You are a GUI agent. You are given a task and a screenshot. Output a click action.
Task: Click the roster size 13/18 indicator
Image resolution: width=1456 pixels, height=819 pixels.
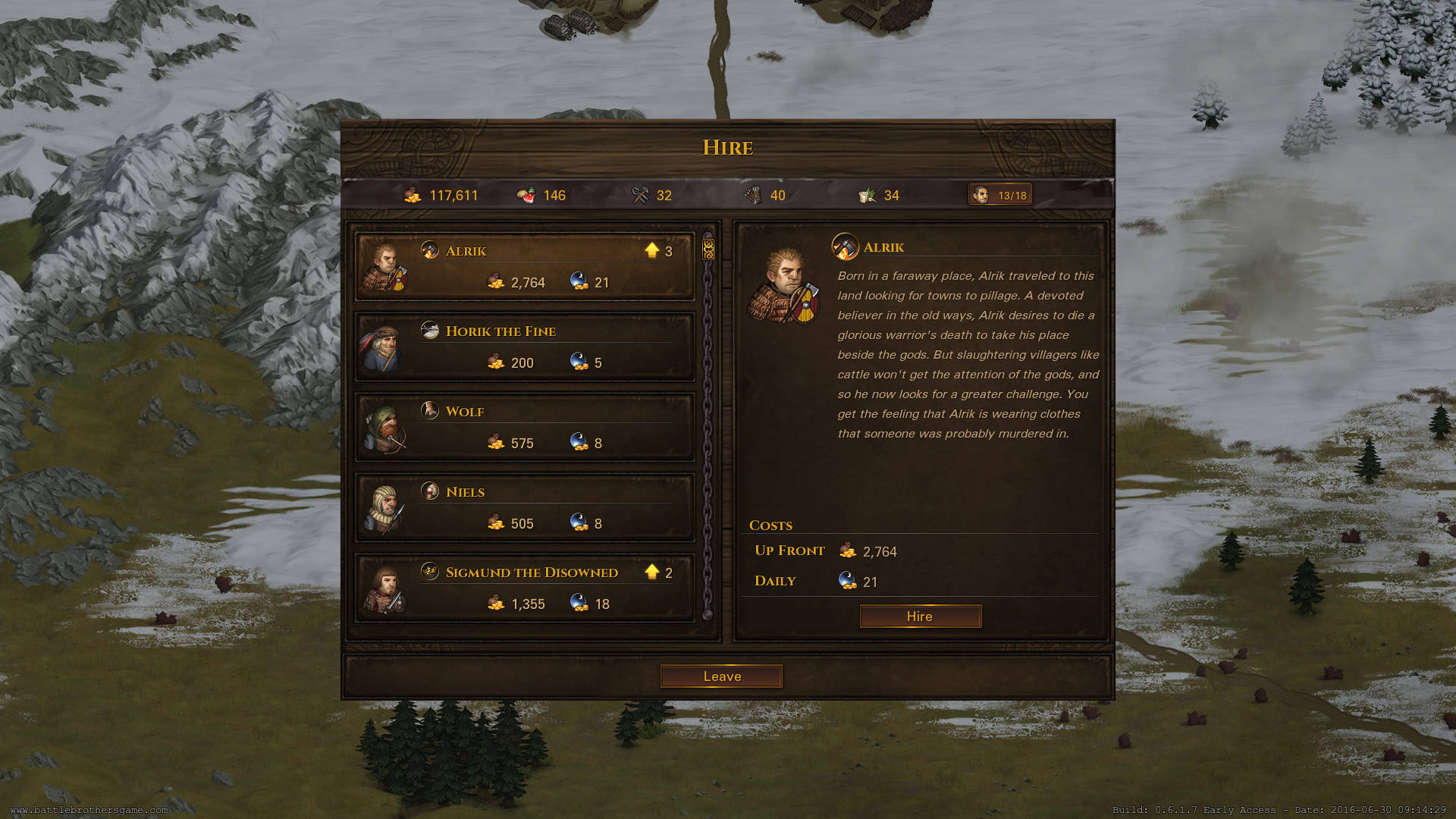(x=1000, y=195)
